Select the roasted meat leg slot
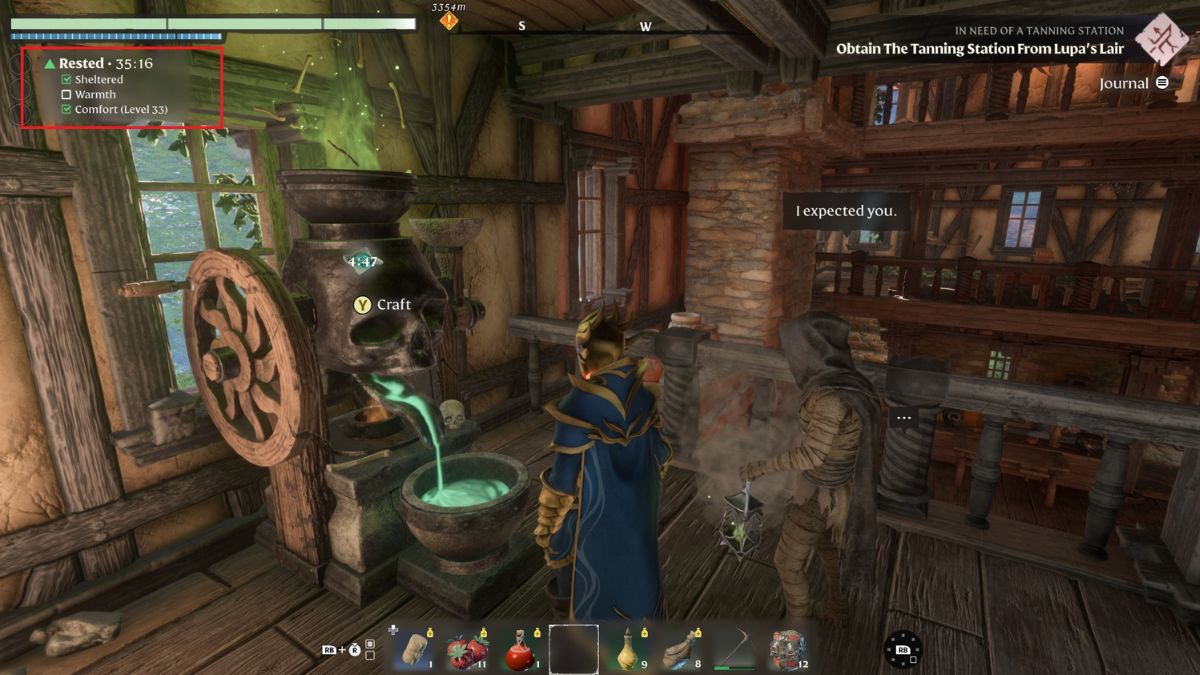The image size is (1200, 675). click(682, 648)
